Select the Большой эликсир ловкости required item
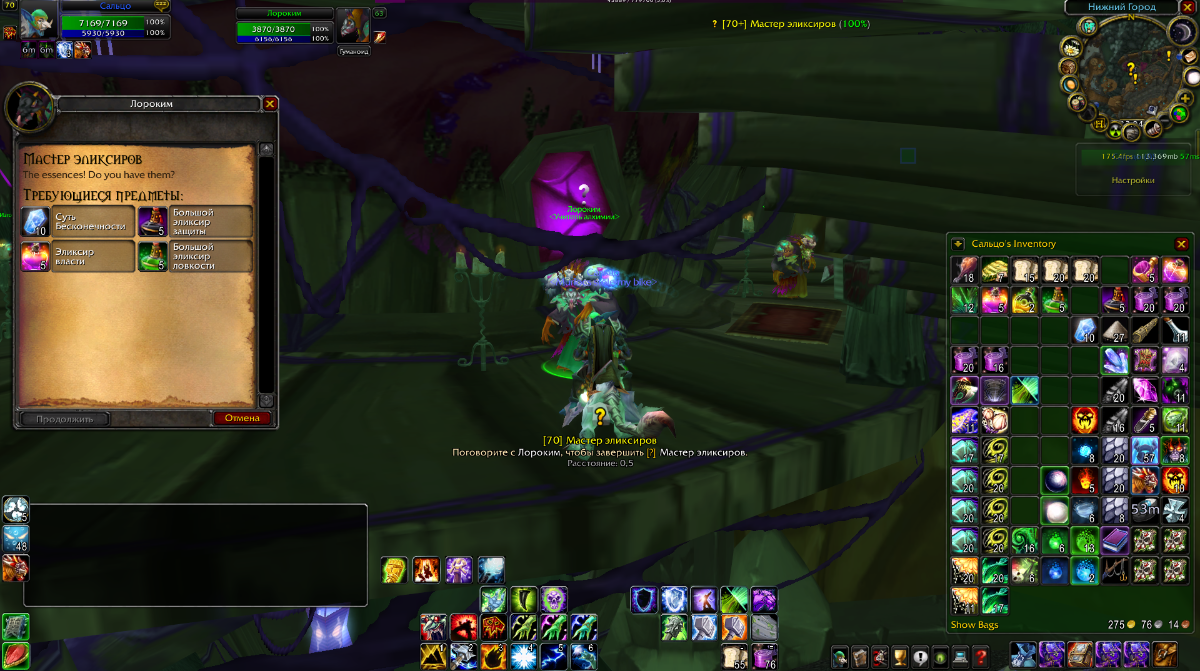1200x671 pixels. click(152, 257)
